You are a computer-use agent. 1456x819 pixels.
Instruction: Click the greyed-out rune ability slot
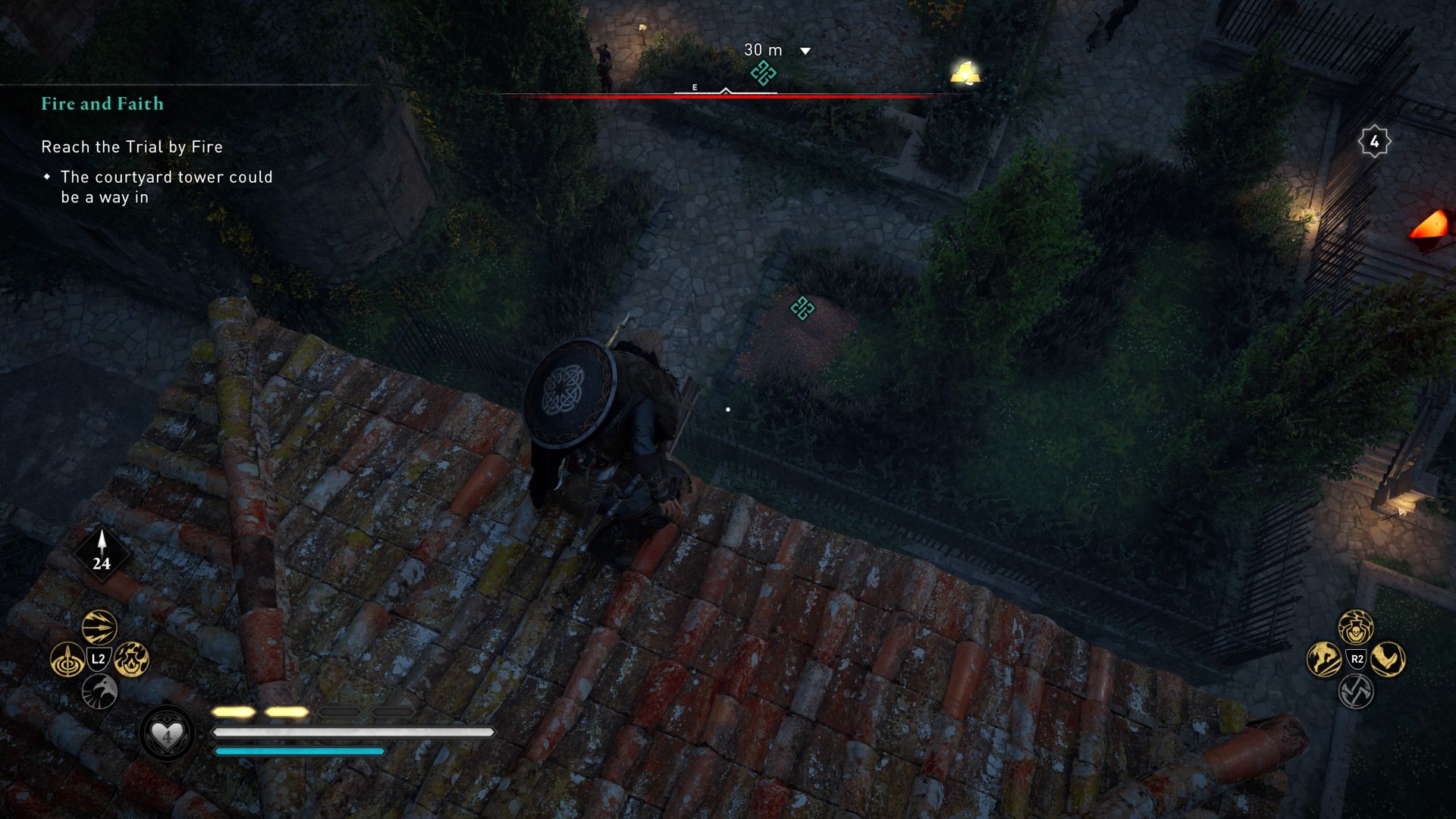click(1355, 690)
